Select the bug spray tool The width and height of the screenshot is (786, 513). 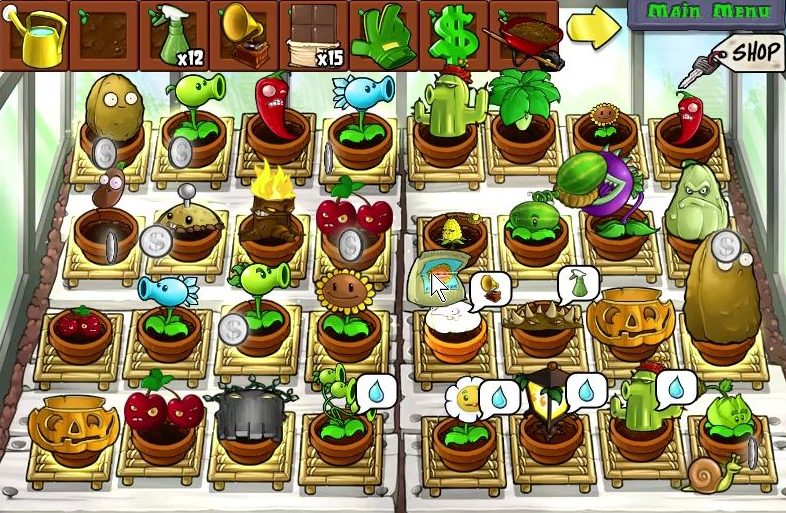pos(174,35)
